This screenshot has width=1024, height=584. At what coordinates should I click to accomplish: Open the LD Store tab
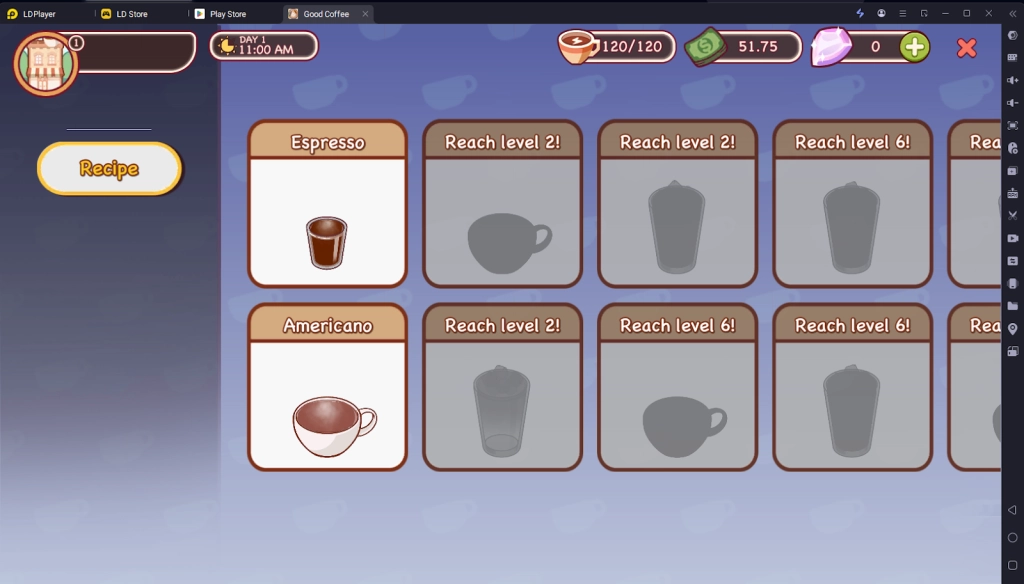[131, 14]
